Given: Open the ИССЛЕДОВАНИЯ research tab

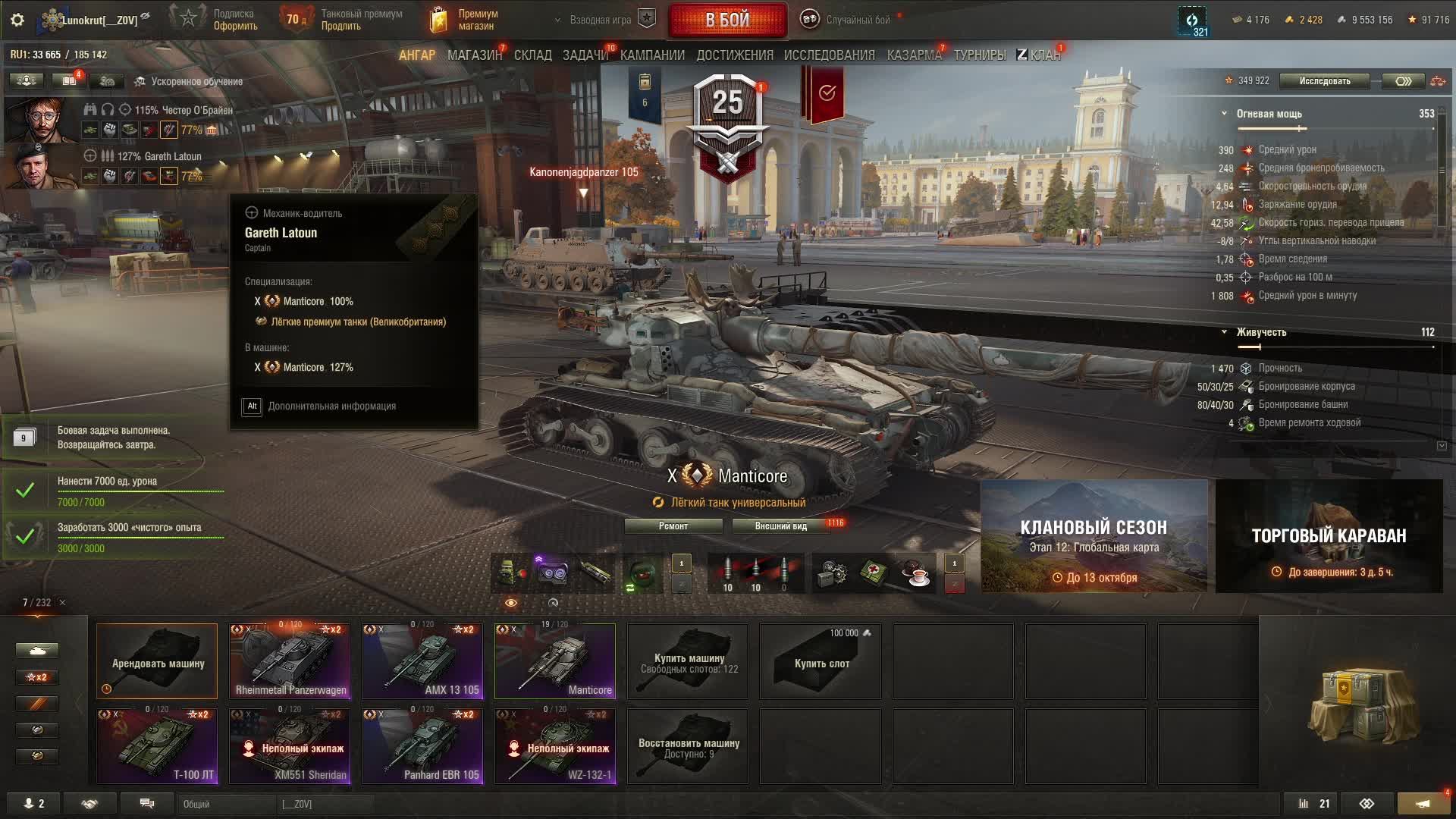Looking at the screenshot, I should click(x=829, y=55).
